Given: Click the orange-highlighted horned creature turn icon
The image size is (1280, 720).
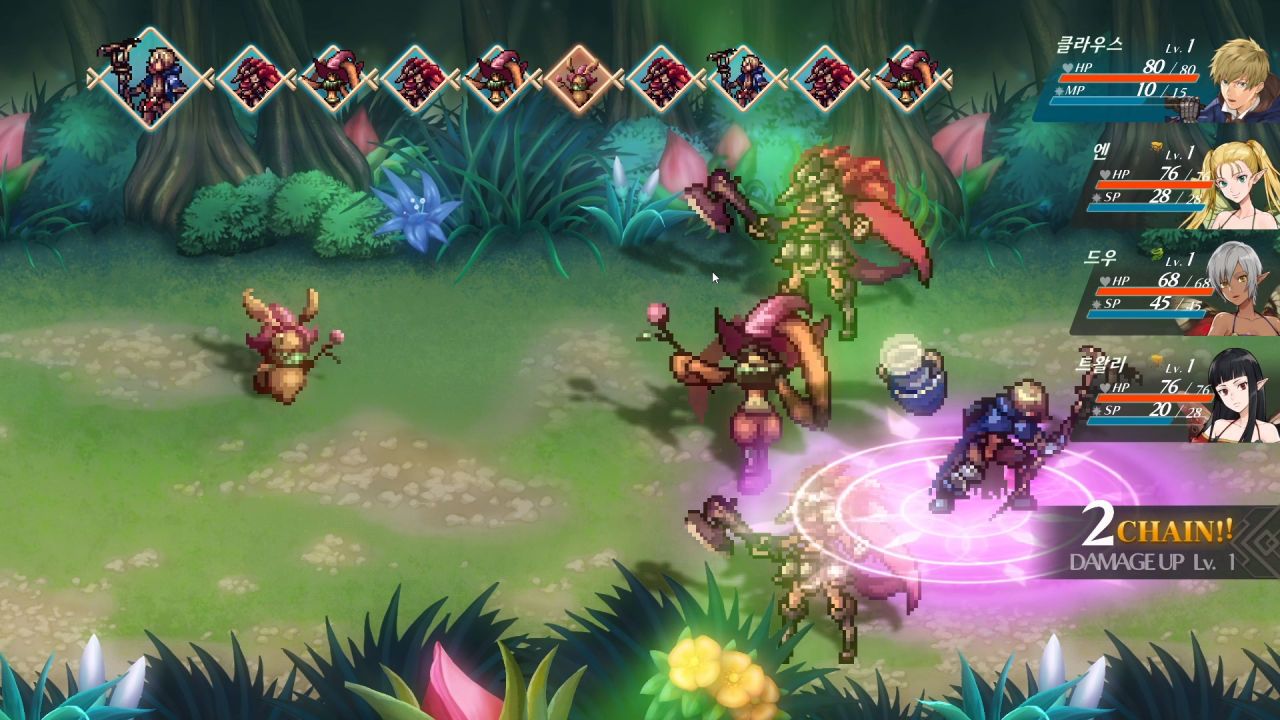Looking at the screenshot, I should click(x=580, y=78).
